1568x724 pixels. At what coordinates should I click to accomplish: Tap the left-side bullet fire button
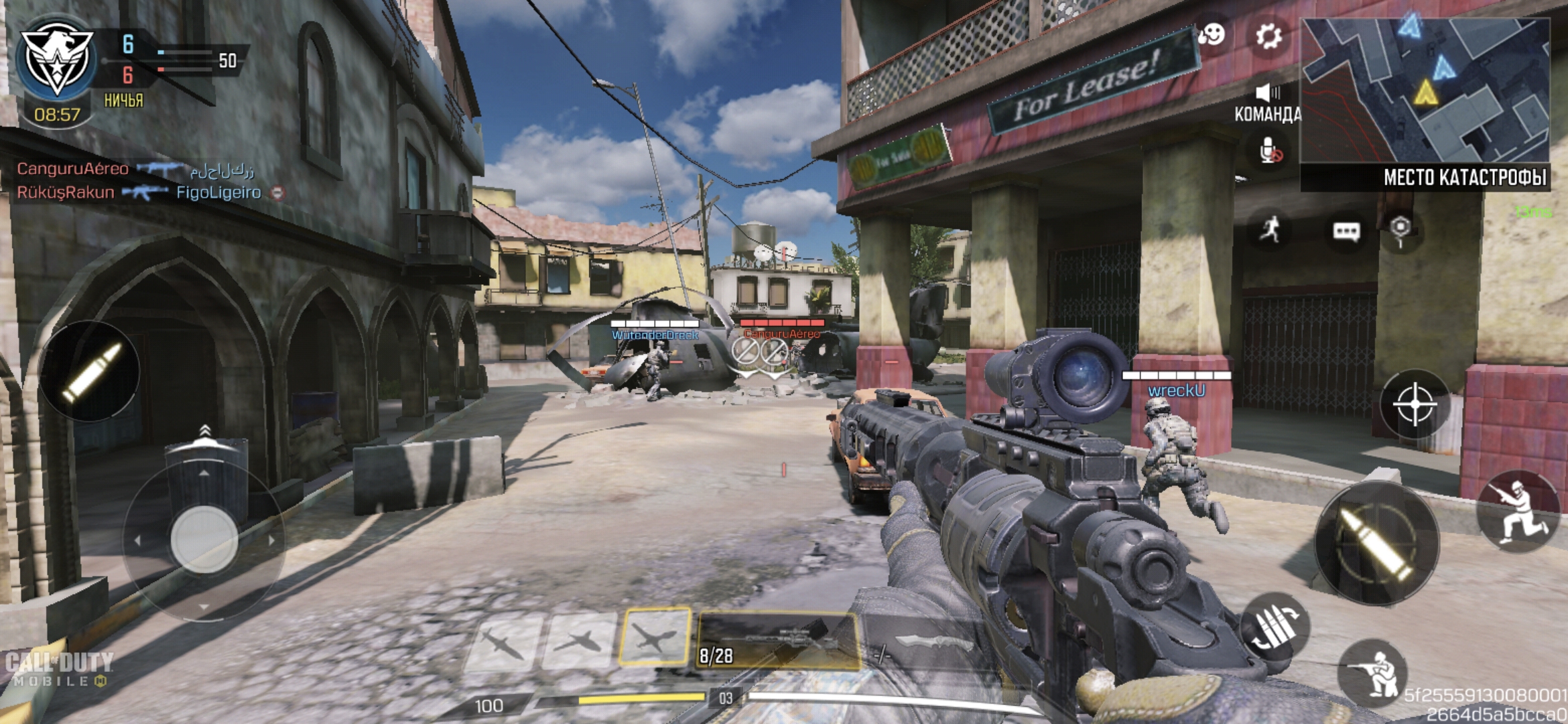(x=90, y=372)
